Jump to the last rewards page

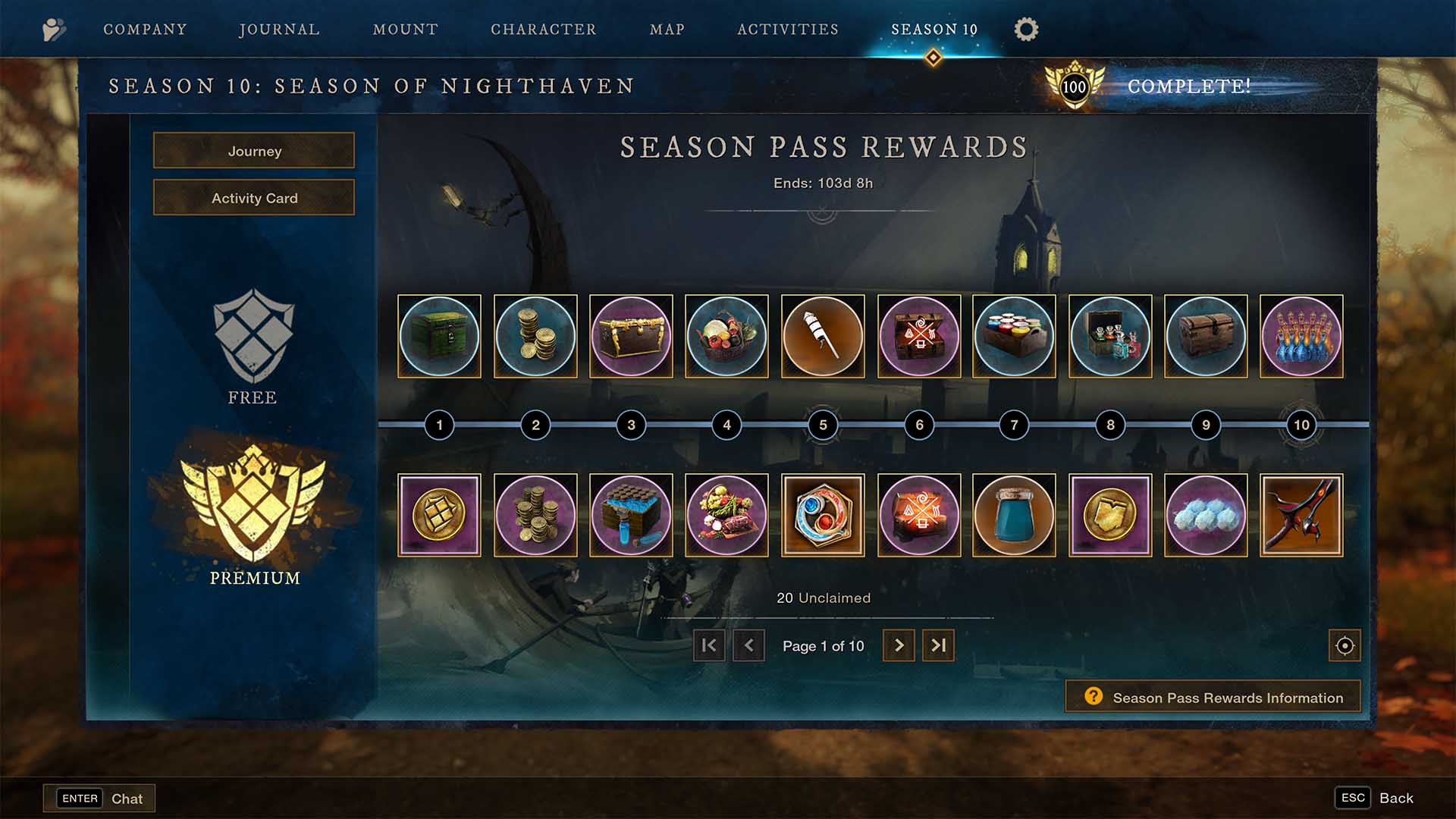(x=938, y=645)
